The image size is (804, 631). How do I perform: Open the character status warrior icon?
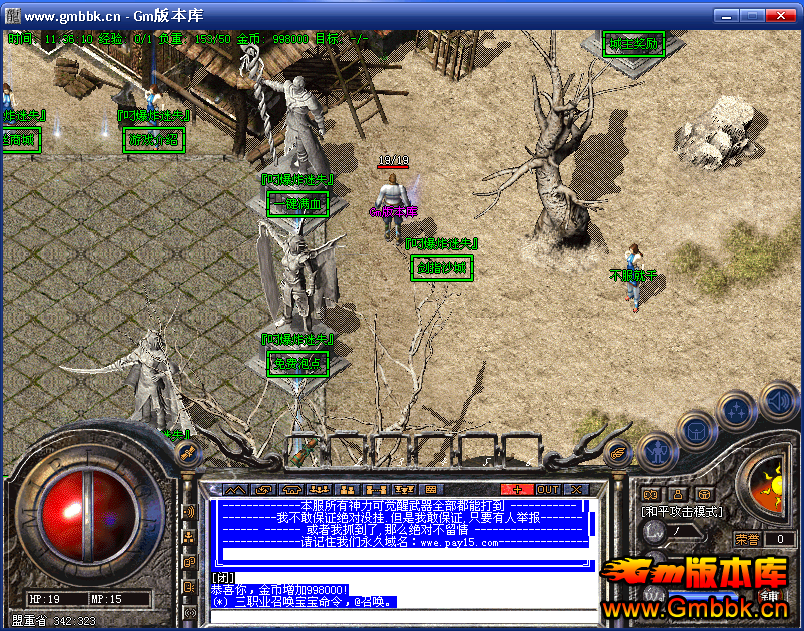click(656, 452)
